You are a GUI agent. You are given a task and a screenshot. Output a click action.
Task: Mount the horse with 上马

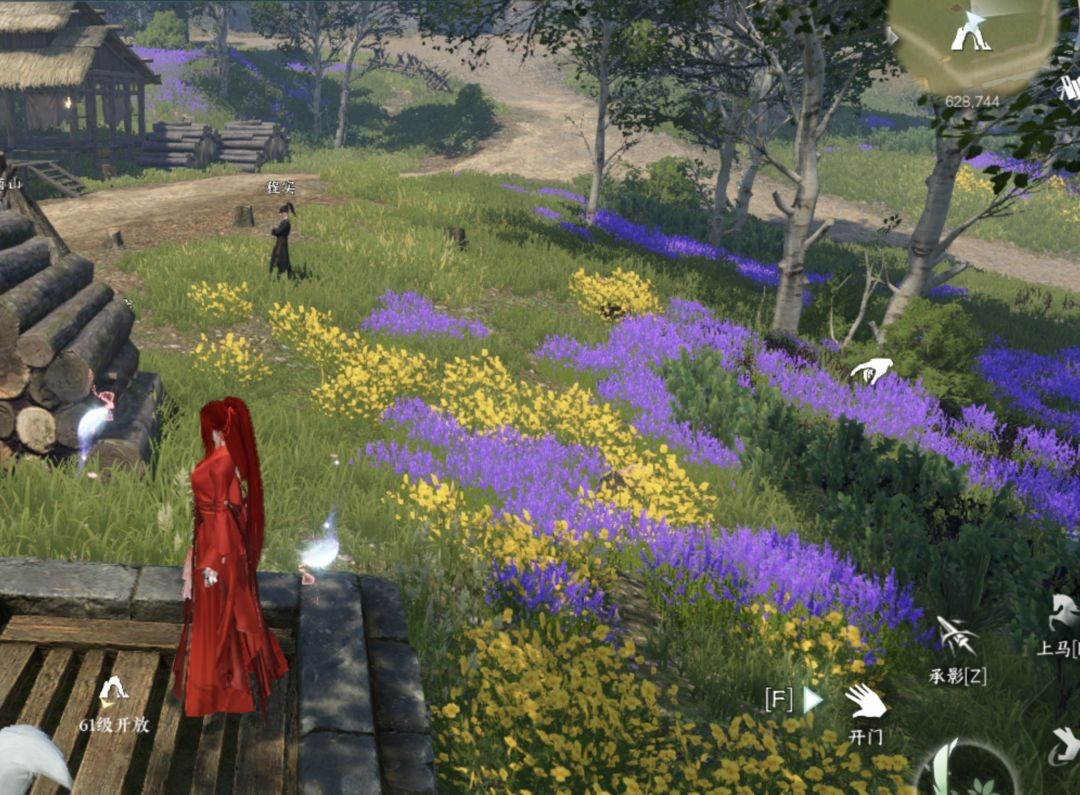(1063, 611)
